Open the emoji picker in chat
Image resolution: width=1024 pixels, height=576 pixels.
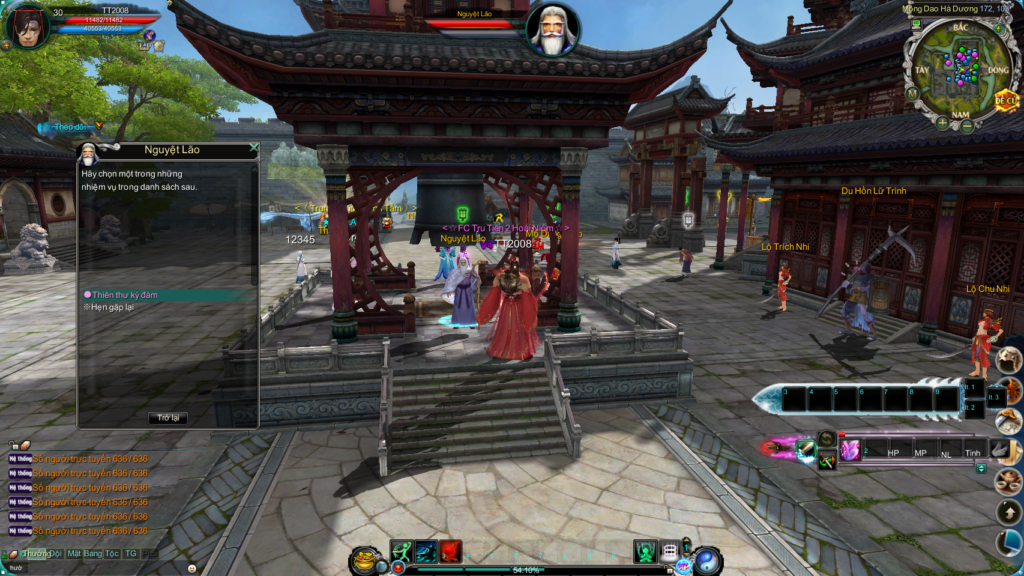192,567
